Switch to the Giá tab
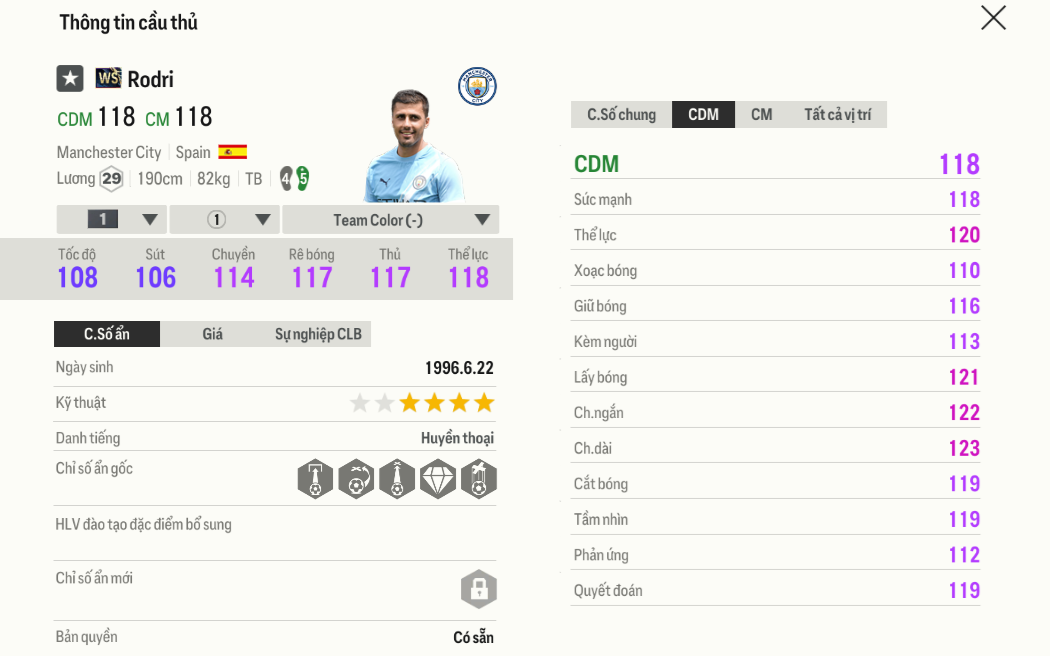1050x656 pixels. [212, 334]
